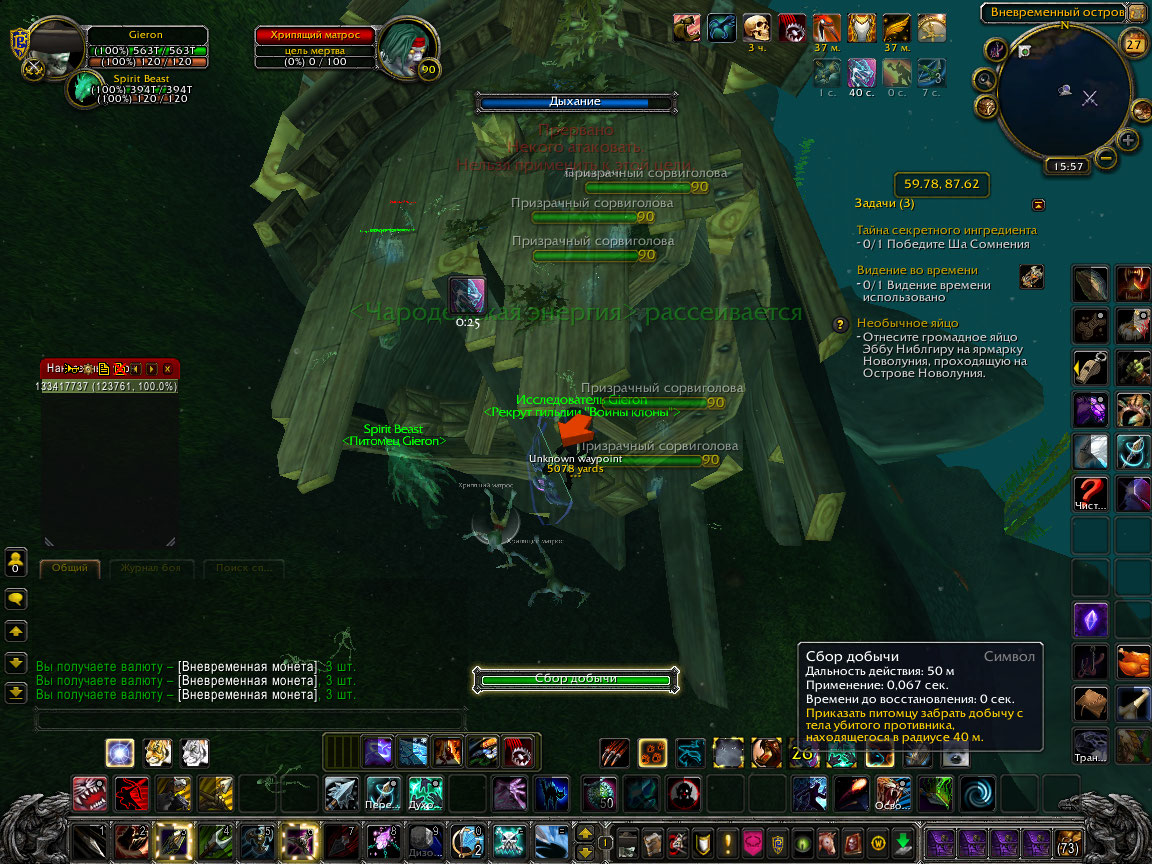The image size is (1152, 864).
Task: Select the Необычное яйцо quest entry
Action: coord(907,323)
